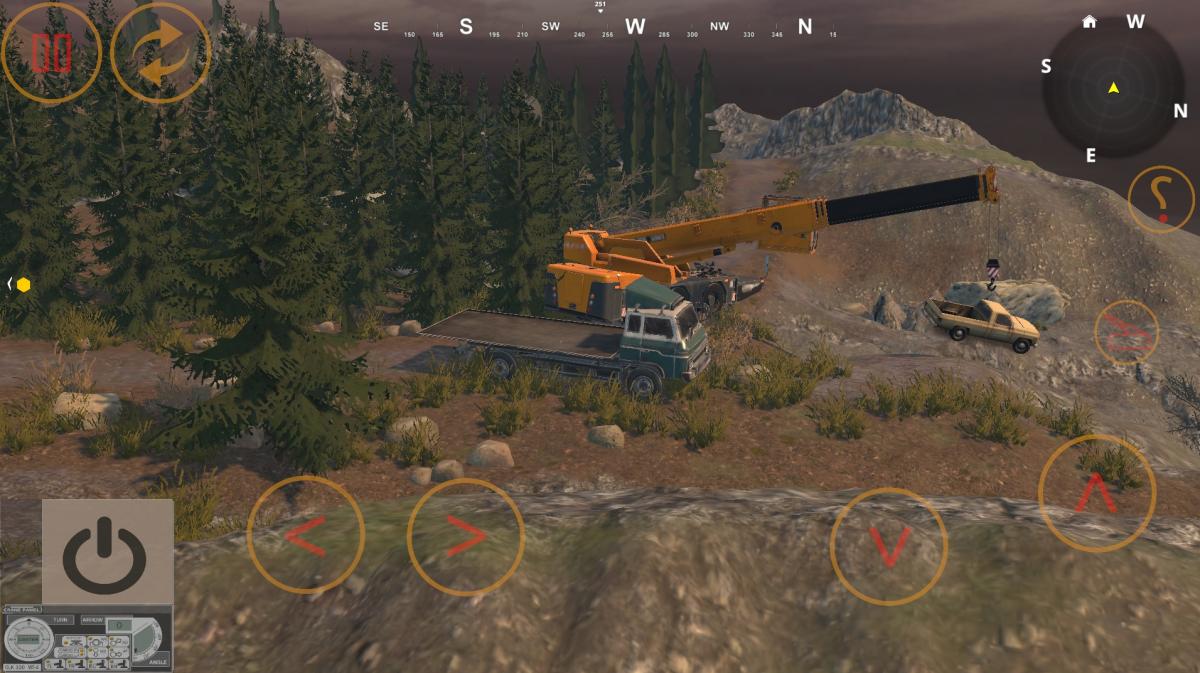Click the home icon on the minimap
This screenshot has height=673, width=1200.
click(1089, 22)
